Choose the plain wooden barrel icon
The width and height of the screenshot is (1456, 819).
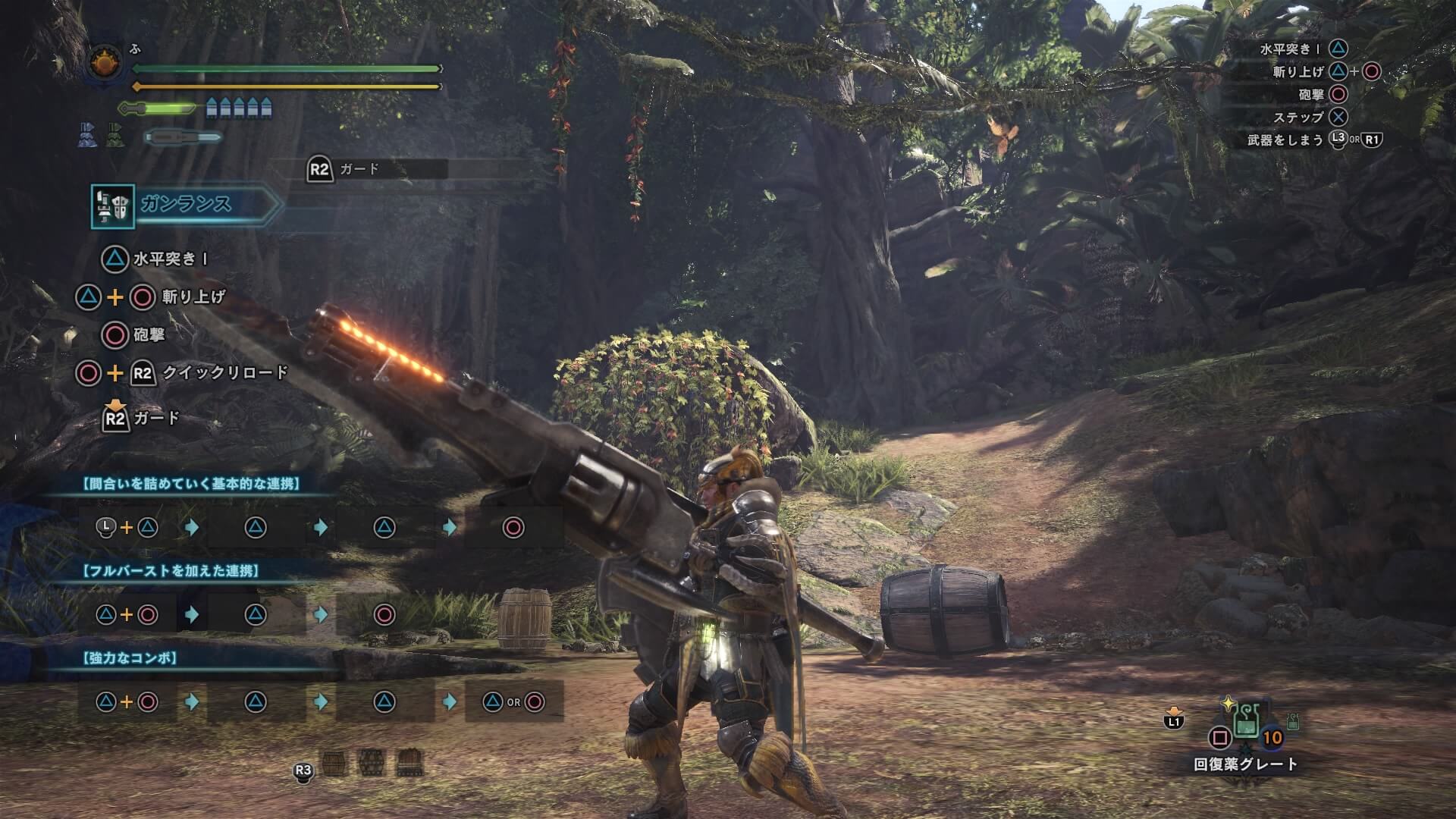coord(334,762)
